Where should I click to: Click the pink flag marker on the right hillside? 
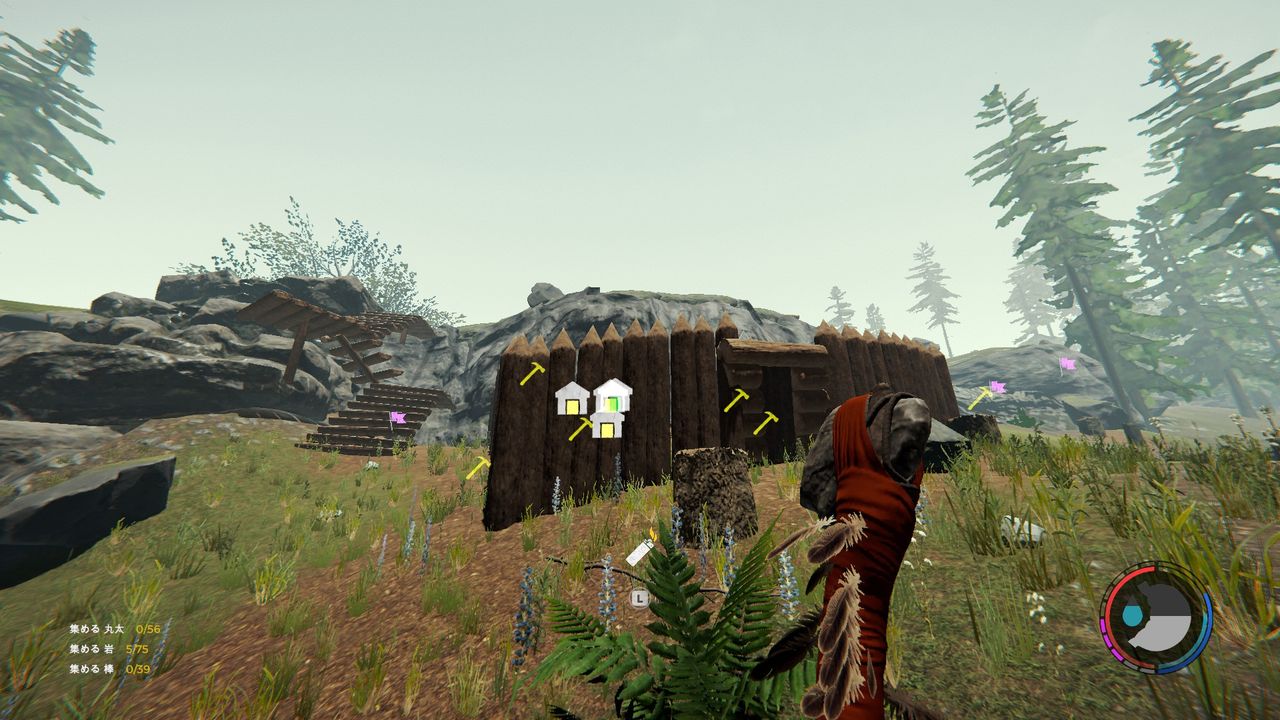pos(998,388)
